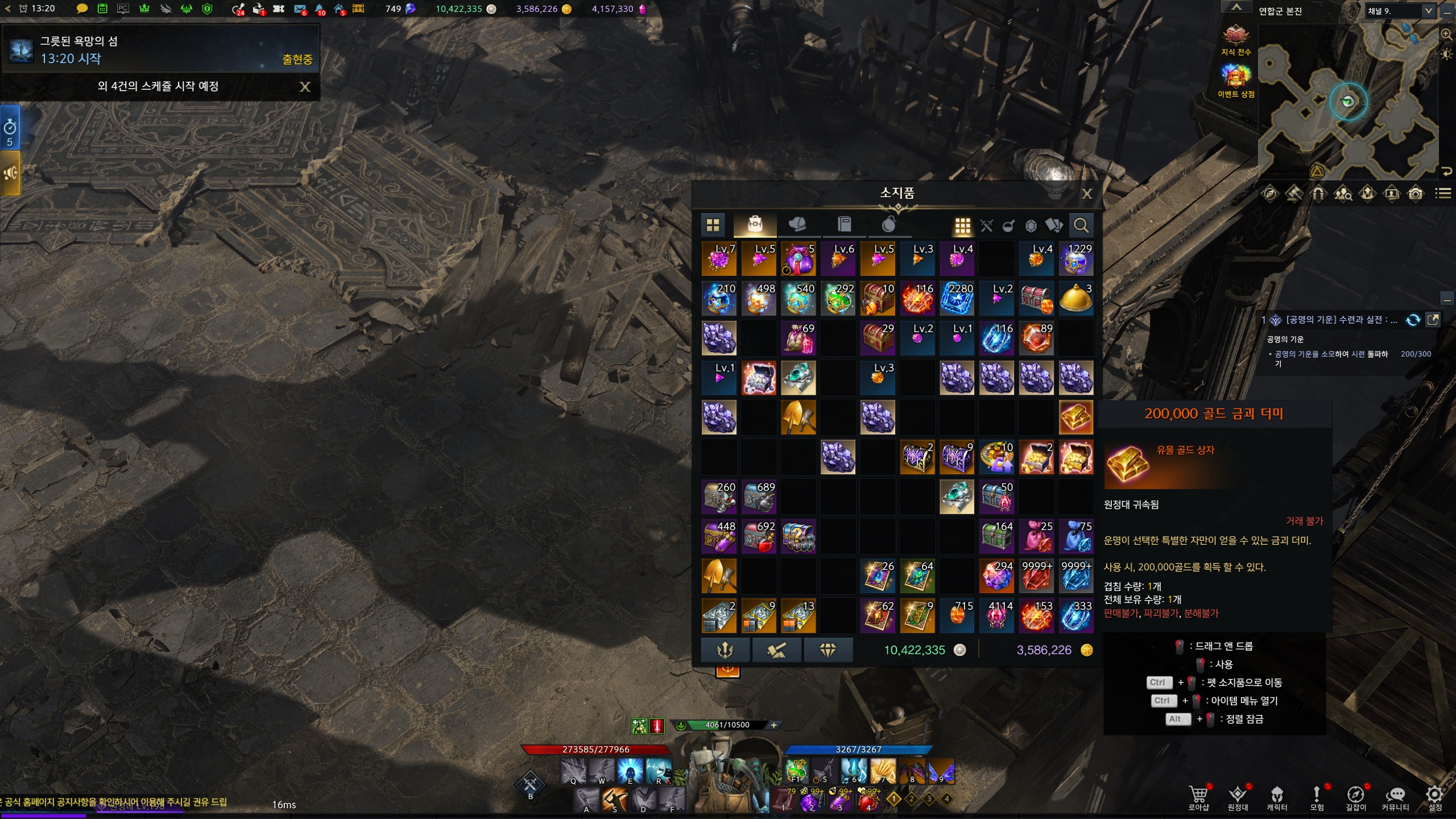Open the 지식 전수 icon
This screenshot has height=819, width=1456.
tap(1235, 38)
